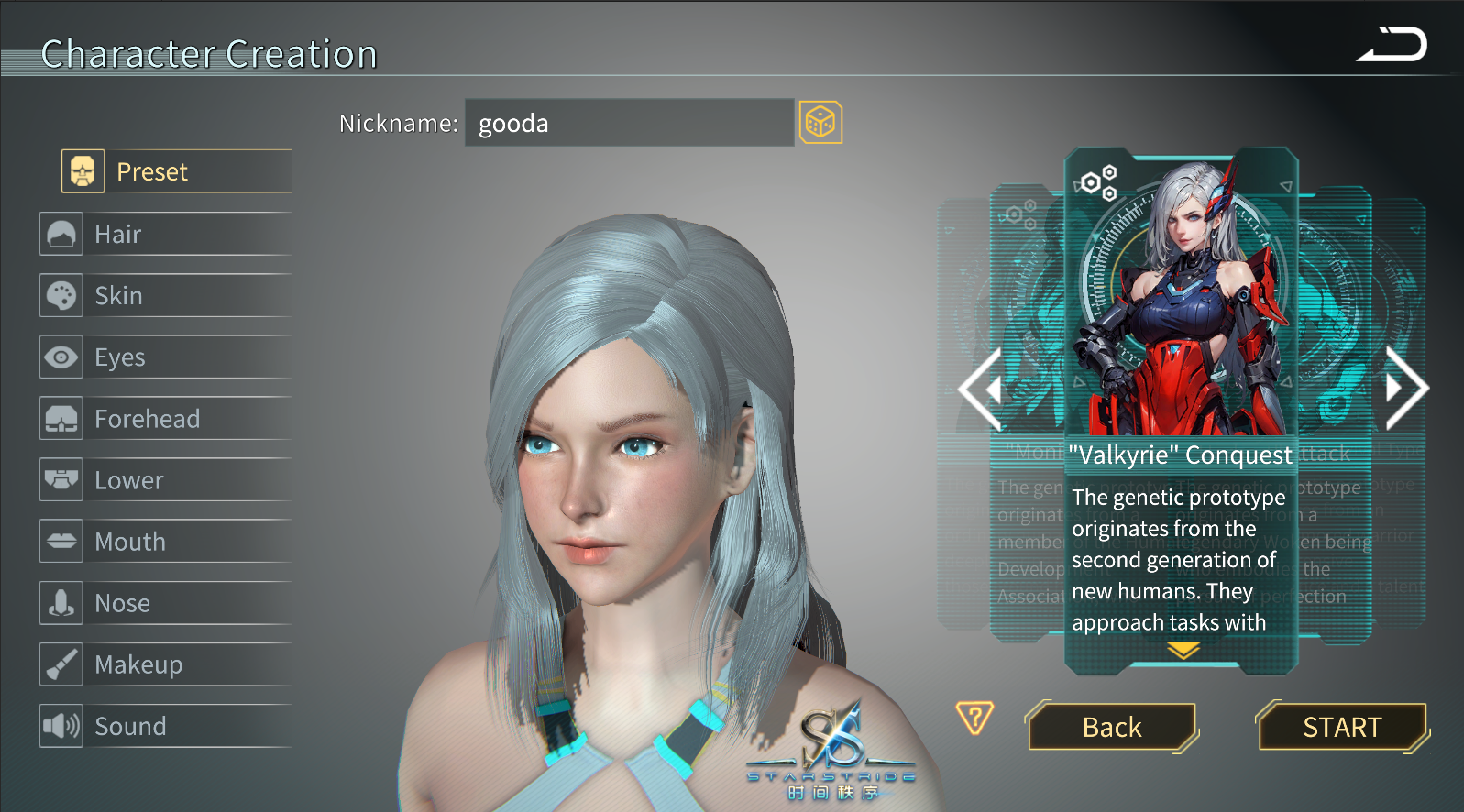Open the question mark help icon
This screenshot has width=1464, height=812.
[x=974, y=718]
